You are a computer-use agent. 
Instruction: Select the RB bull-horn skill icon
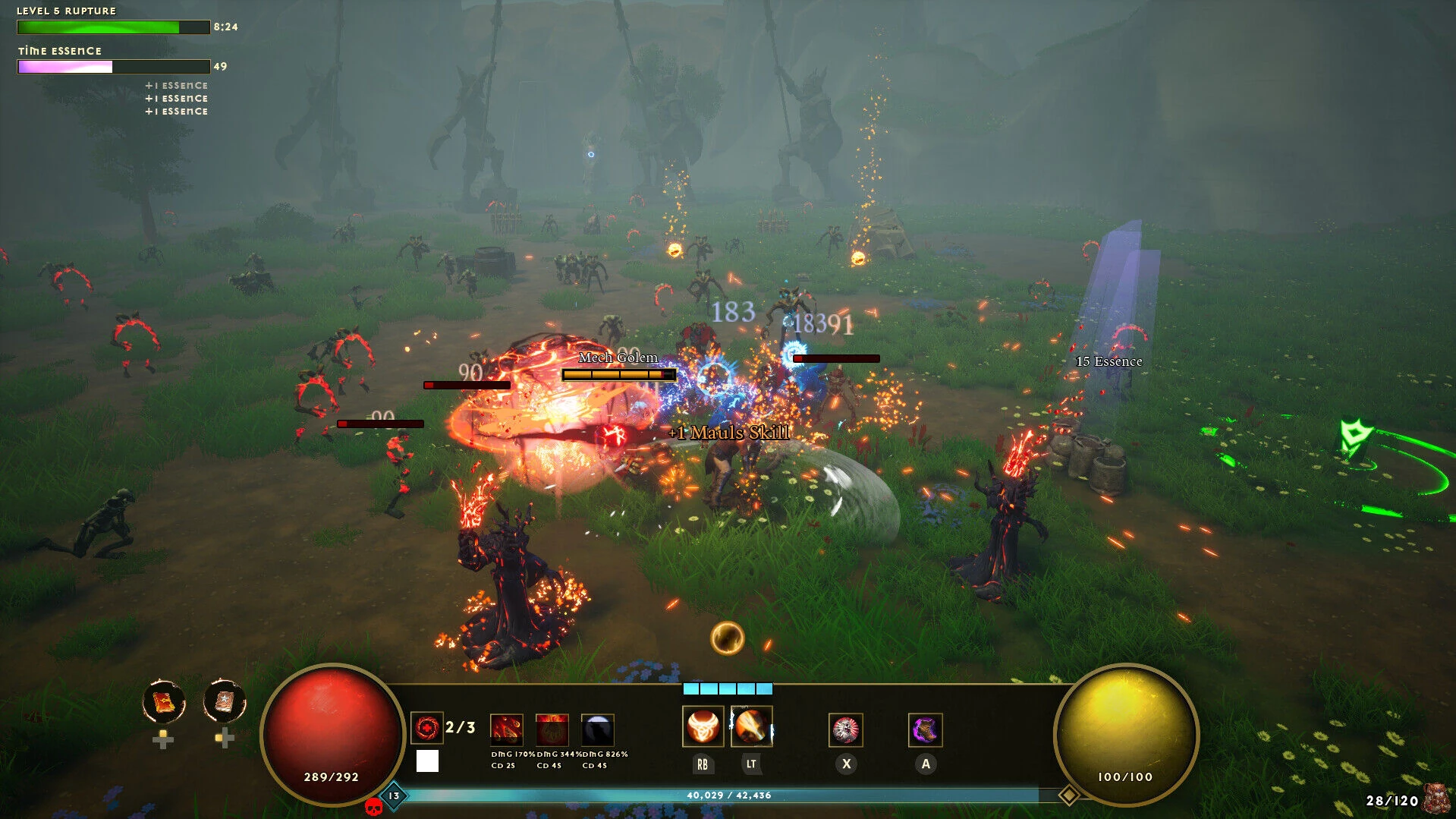pos(702,727)
